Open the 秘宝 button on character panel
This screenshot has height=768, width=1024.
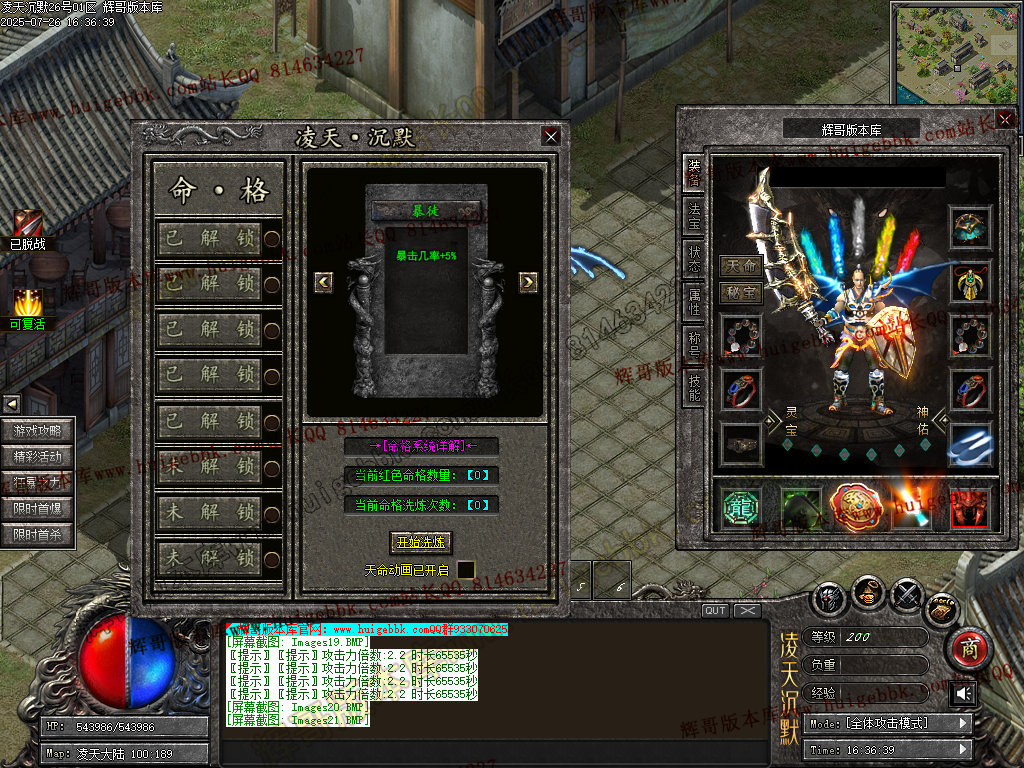[x=741, y=293]
